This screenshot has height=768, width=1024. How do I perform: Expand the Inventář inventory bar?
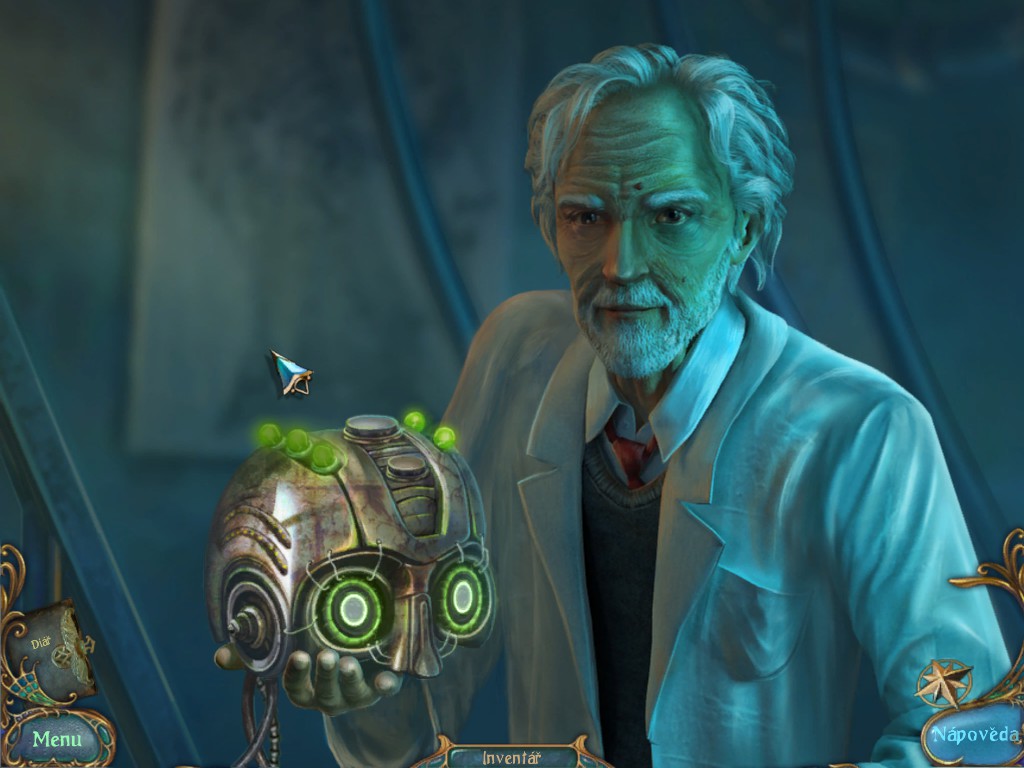511,757
